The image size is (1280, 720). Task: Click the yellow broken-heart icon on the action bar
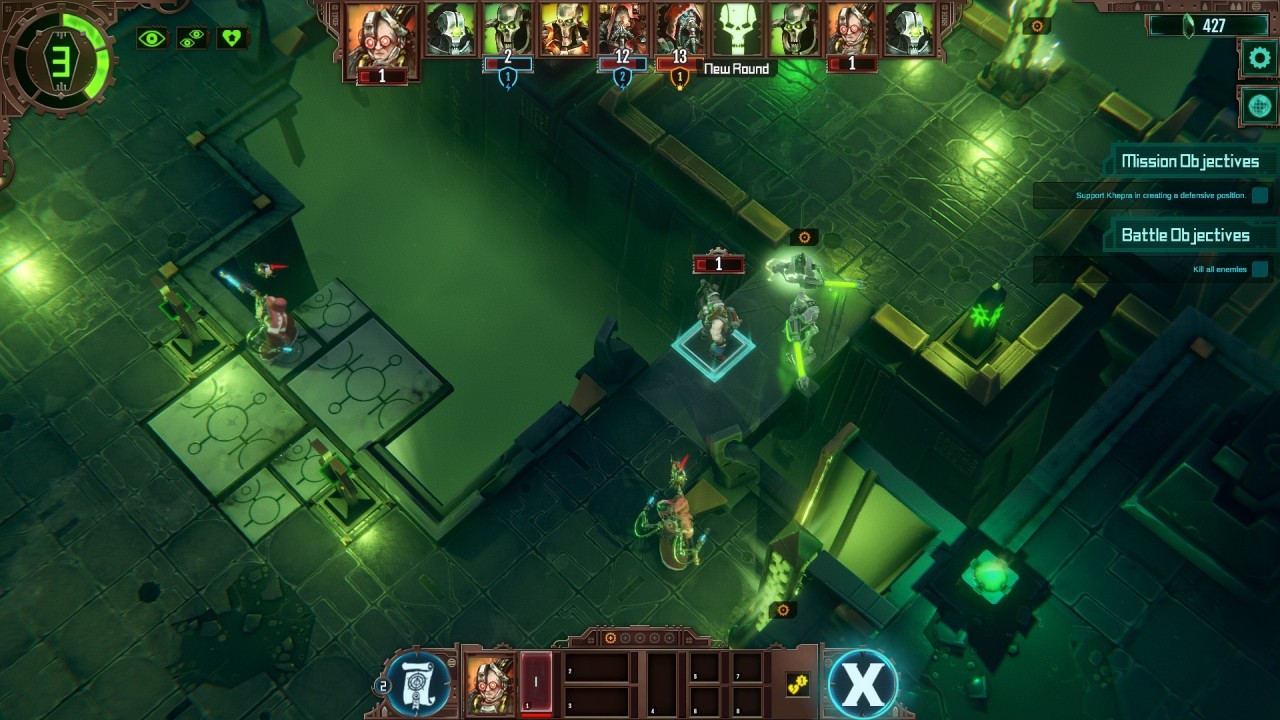pyautogui.click(x=797, y=684)
